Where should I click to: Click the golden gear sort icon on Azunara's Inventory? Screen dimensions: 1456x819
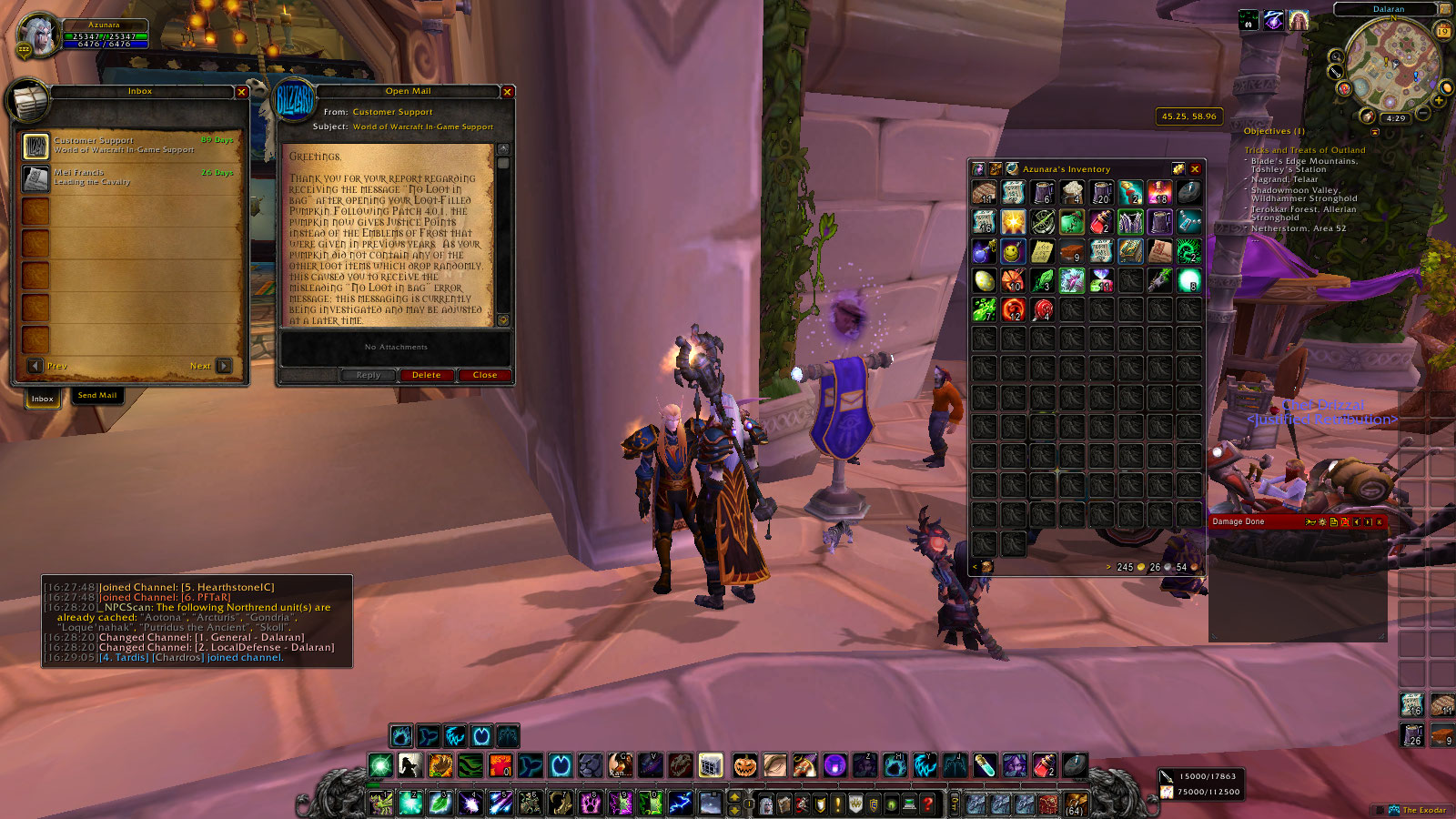(x=1178, y=168)
